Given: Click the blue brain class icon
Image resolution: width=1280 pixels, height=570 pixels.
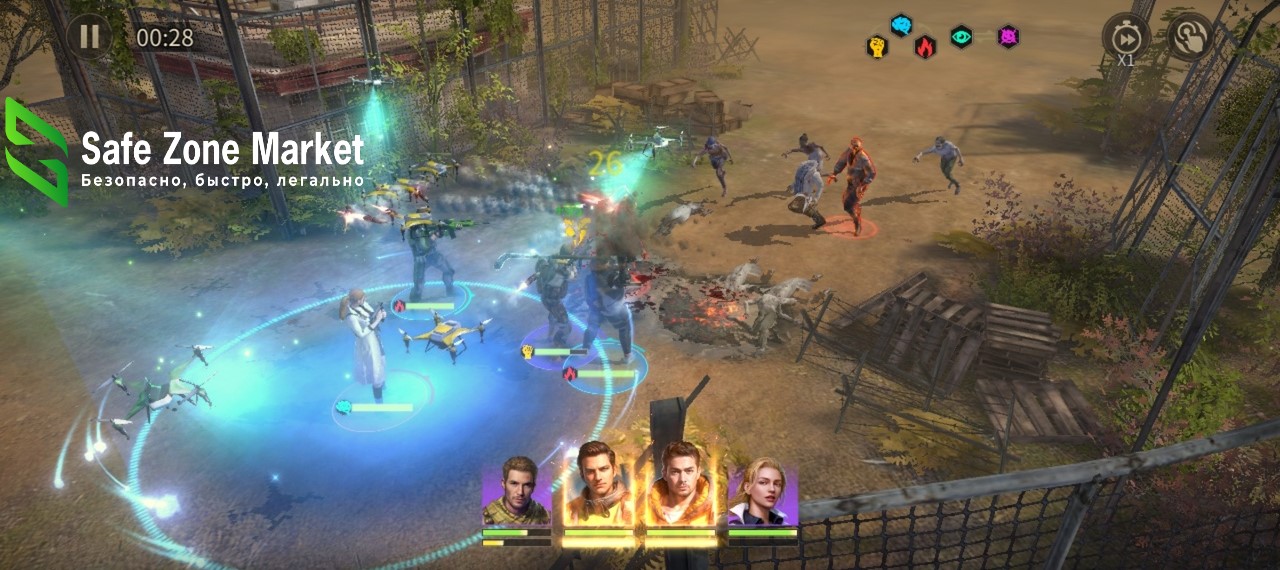Looking at the screenshot, I should coord(901,25).
